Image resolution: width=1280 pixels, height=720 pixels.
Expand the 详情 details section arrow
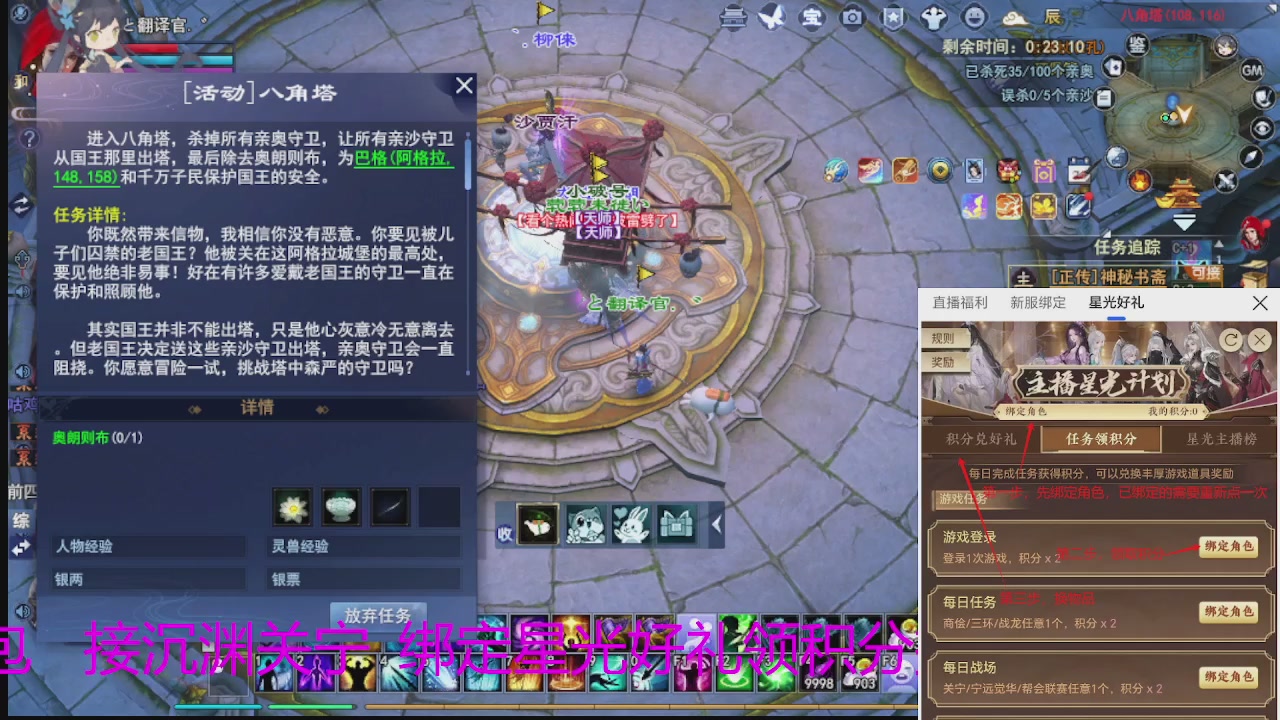(x=322, y=407)
